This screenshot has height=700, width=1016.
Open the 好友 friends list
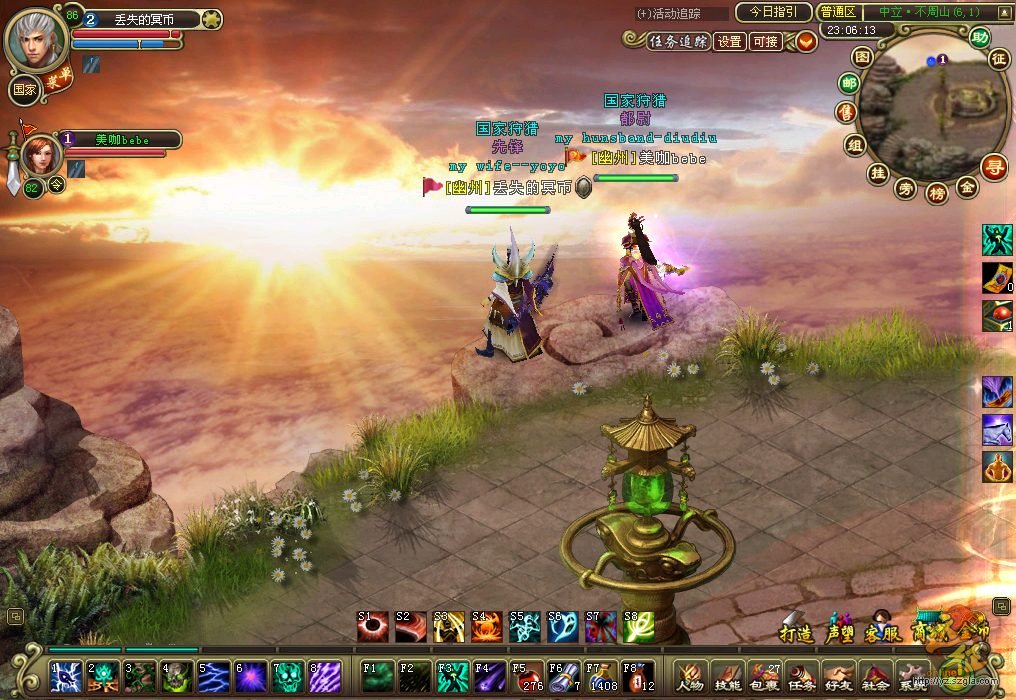click(839, 676)
